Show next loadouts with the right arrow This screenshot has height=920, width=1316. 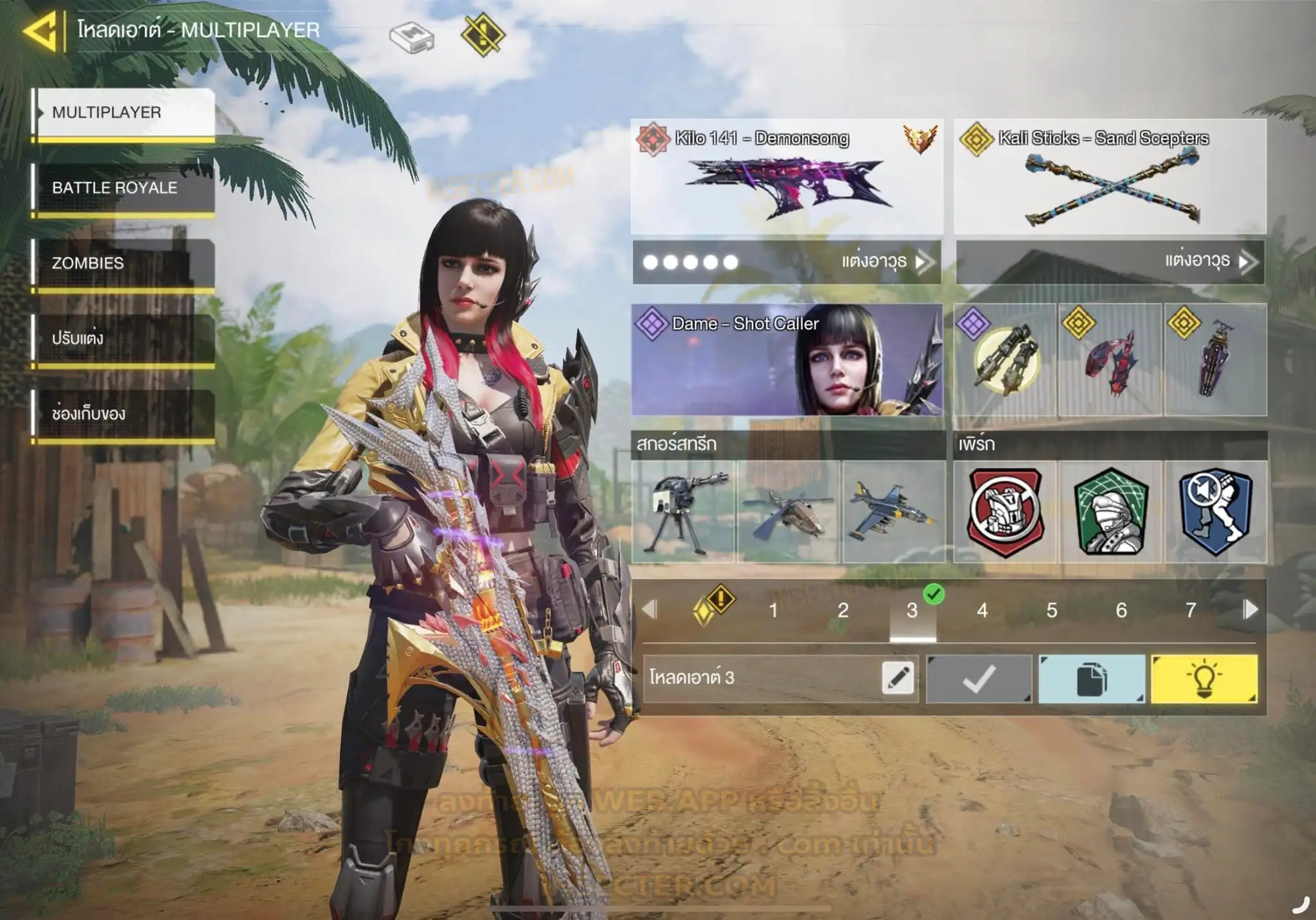point(1250,609)
